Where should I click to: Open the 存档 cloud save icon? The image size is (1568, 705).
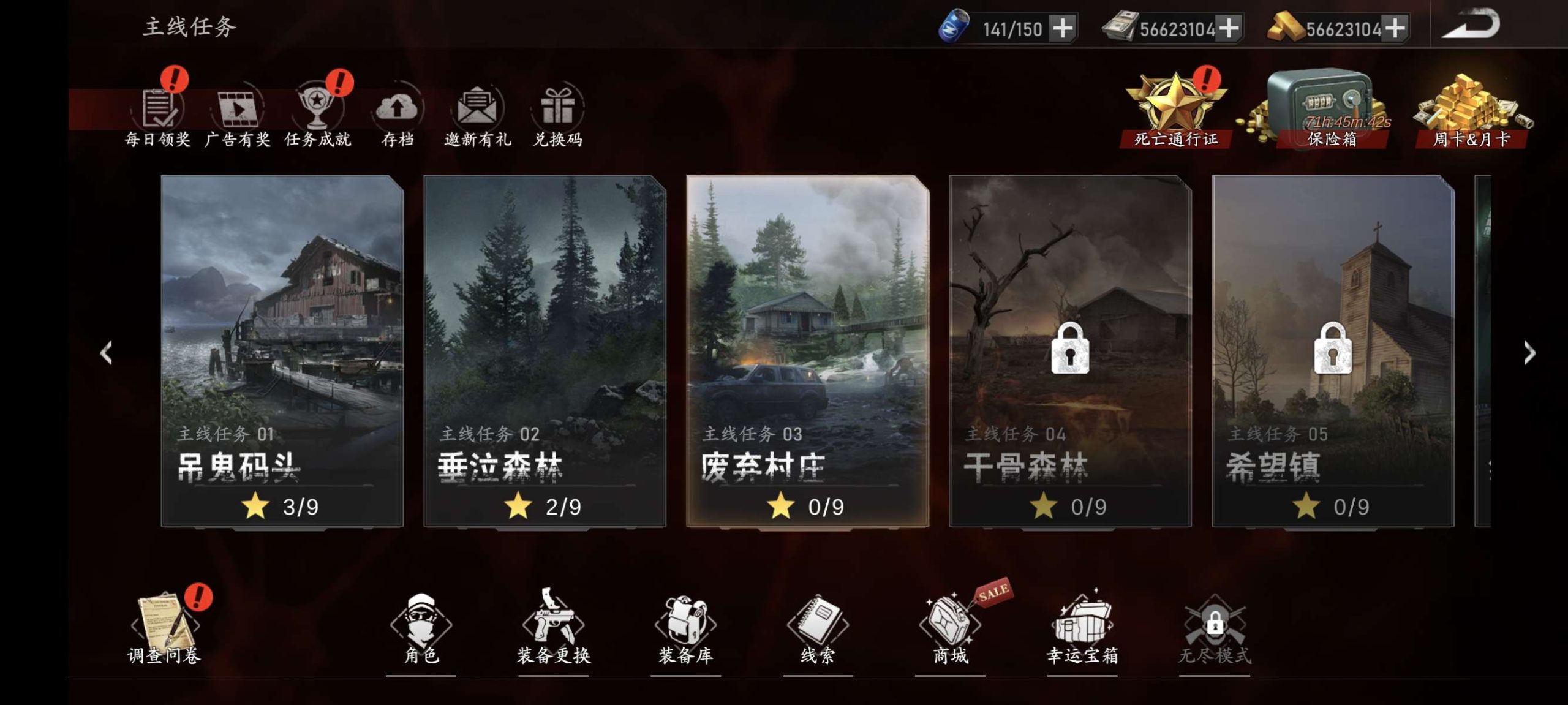pyautogui.click(x=398, y=110)
